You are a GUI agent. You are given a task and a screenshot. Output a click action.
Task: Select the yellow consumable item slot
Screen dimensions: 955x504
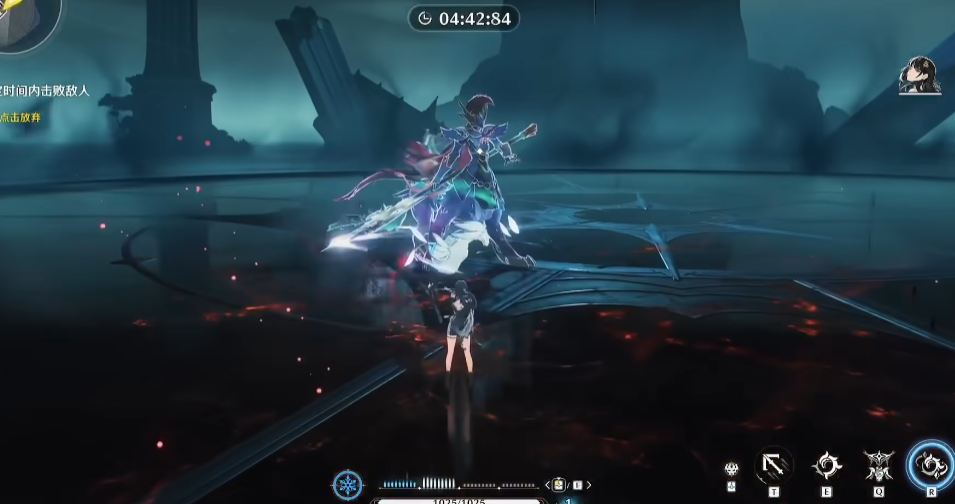(x=560, y=485)
